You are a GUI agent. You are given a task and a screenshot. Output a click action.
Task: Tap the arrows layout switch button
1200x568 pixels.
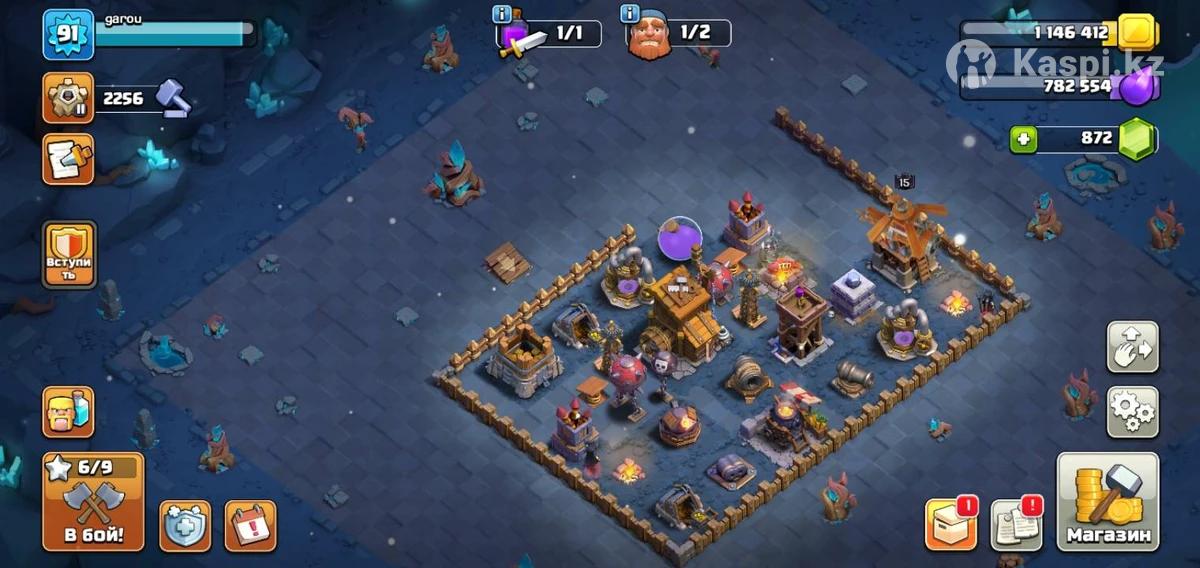[x=1132, y=347]
